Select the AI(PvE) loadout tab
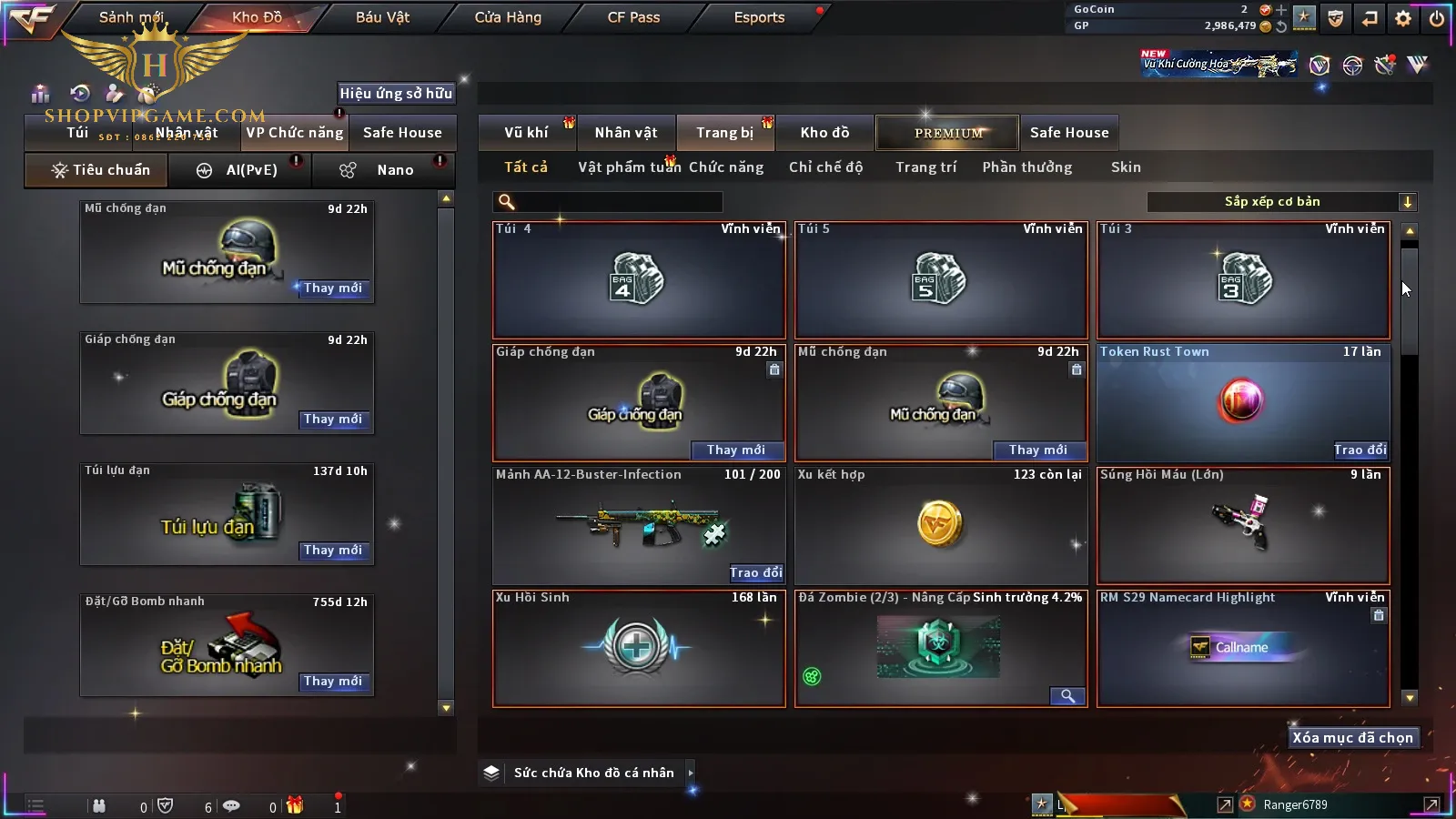 click(x=240, y=170)
